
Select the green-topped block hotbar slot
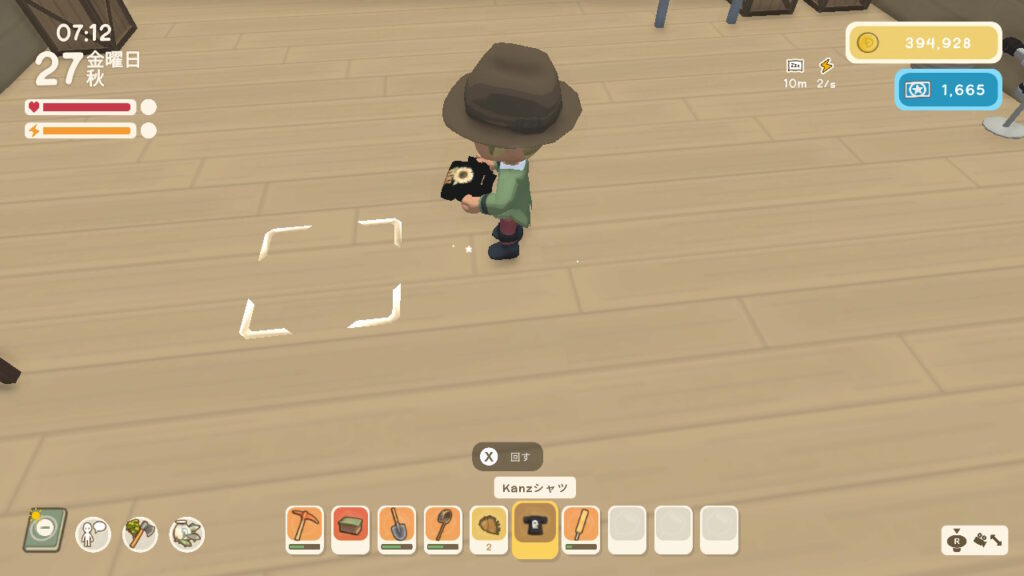[350, 528]
